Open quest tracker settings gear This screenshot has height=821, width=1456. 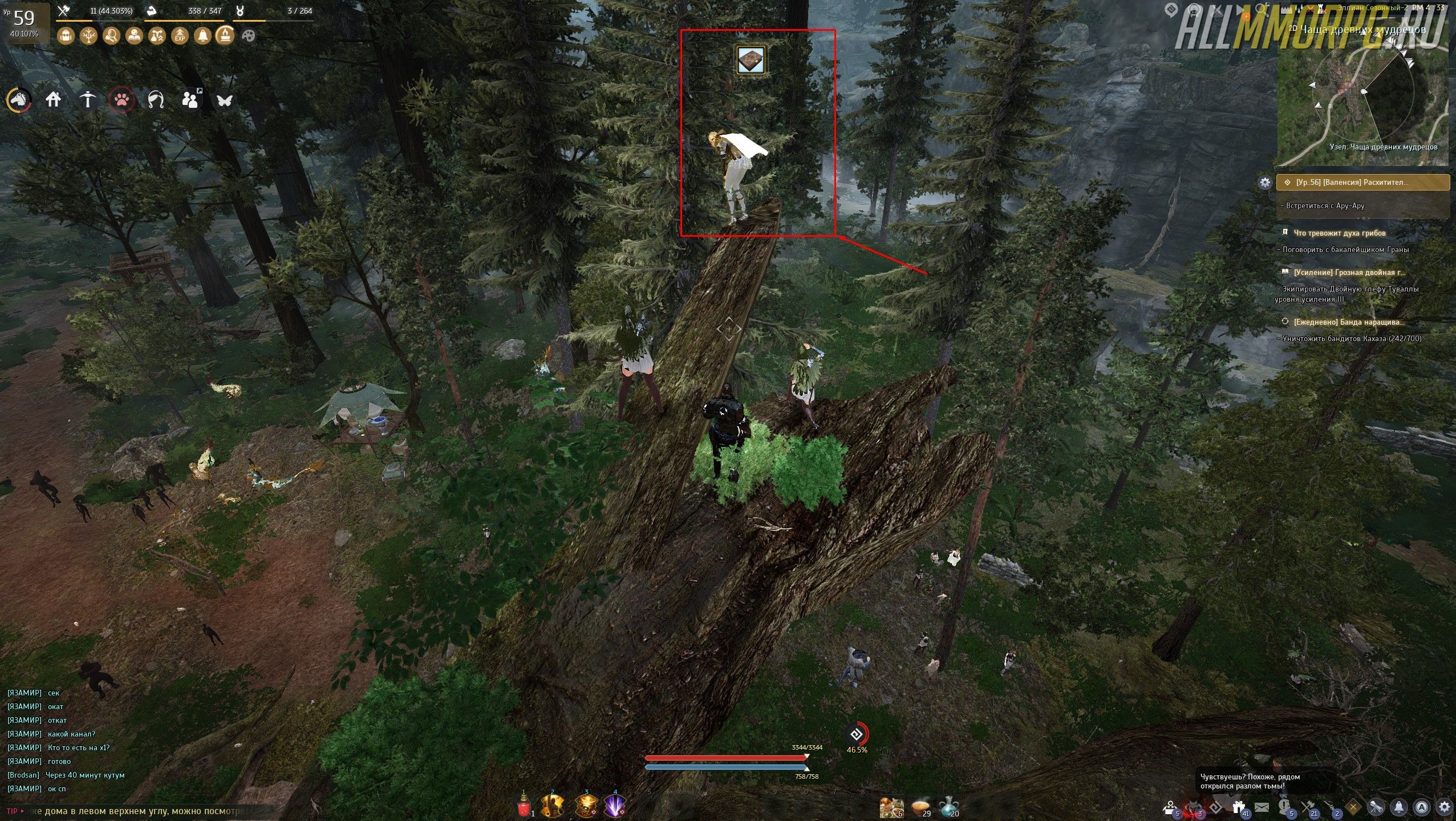click(x=1265, y=183)
